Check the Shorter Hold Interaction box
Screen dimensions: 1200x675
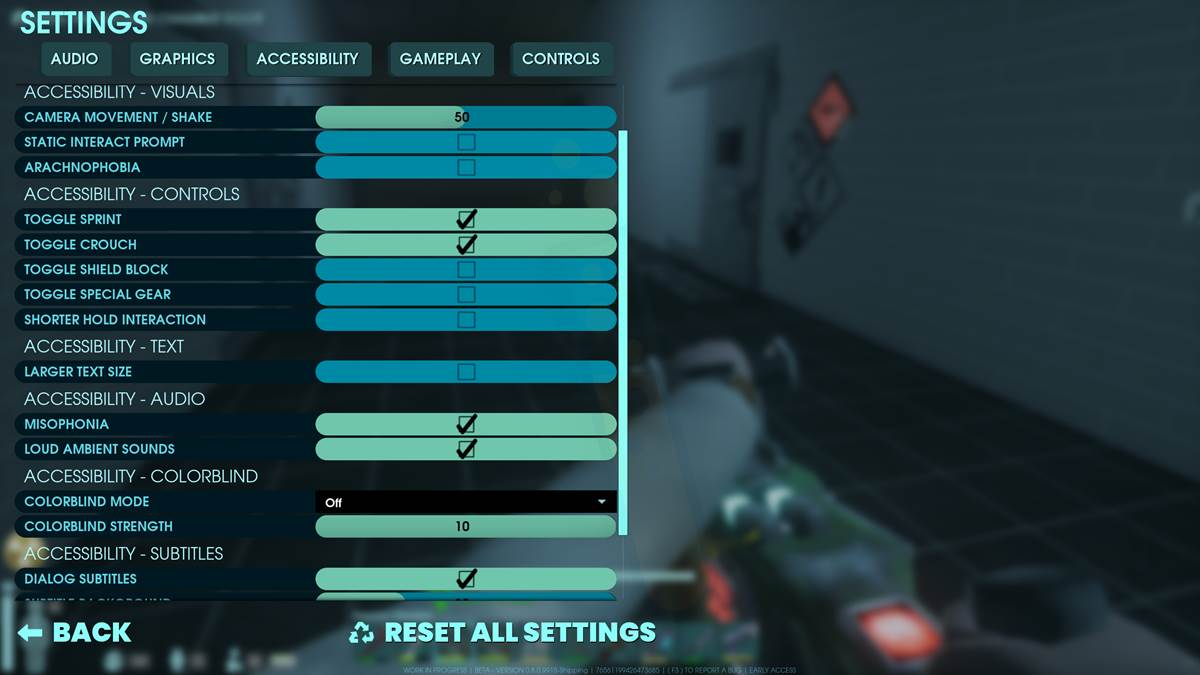[466, 319]
